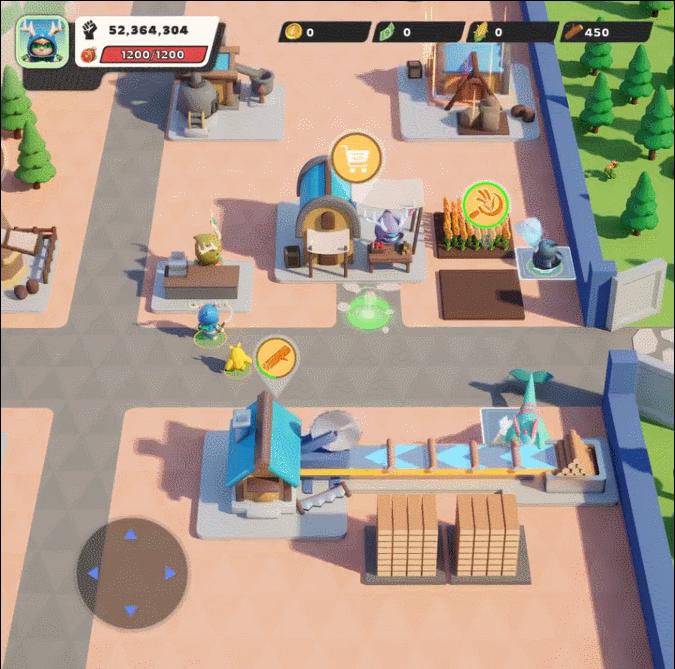Open the player avatar profile
The height and width of the screenshot is (669, 675).
click(42, 41)
